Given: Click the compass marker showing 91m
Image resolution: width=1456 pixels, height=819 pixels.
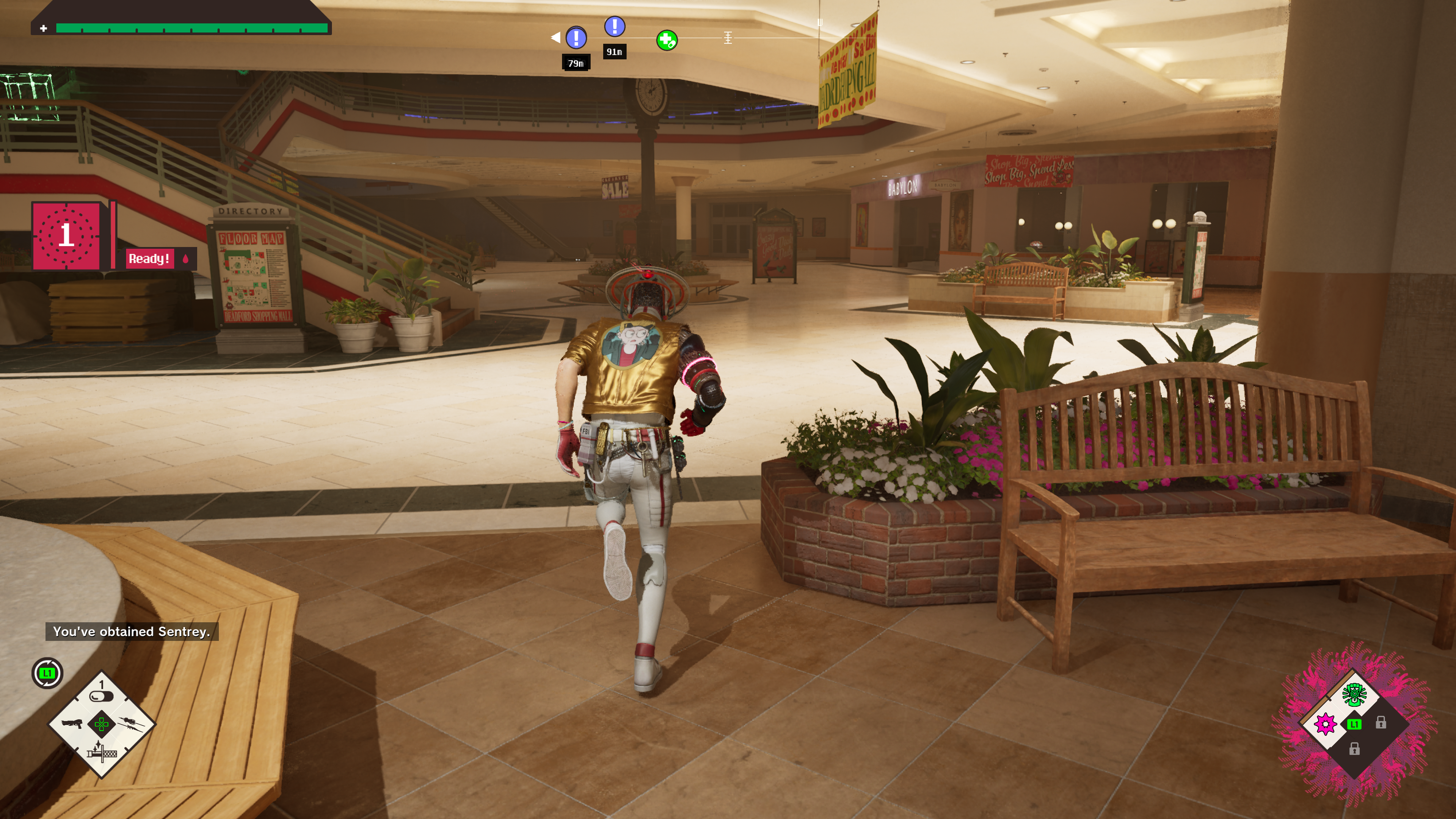Looking at the screenshot, I should pyautogui.click(x=614, y=27).
